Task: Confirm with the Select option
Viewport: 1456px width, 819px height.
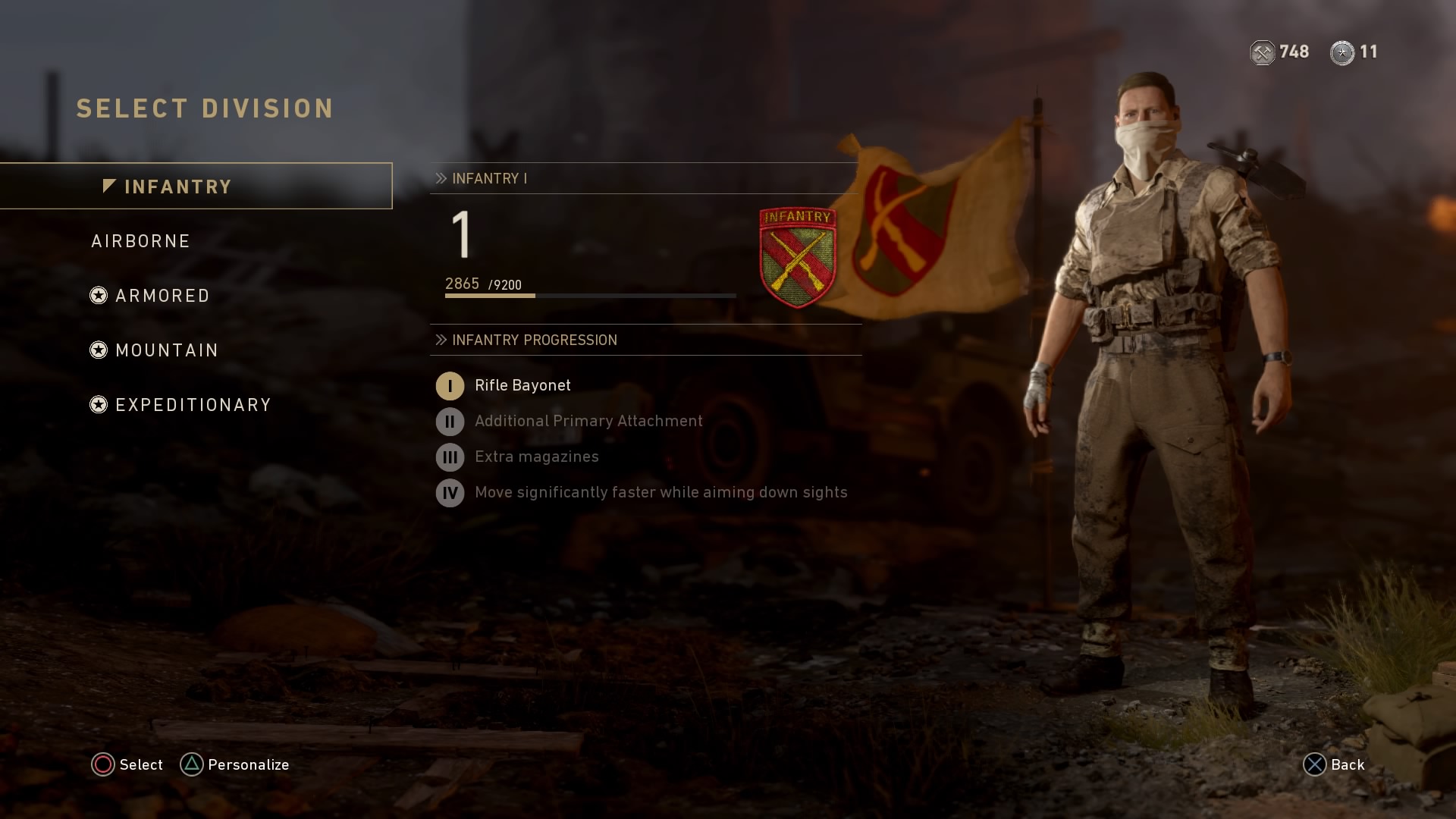Action: click(x=127, y=764)
